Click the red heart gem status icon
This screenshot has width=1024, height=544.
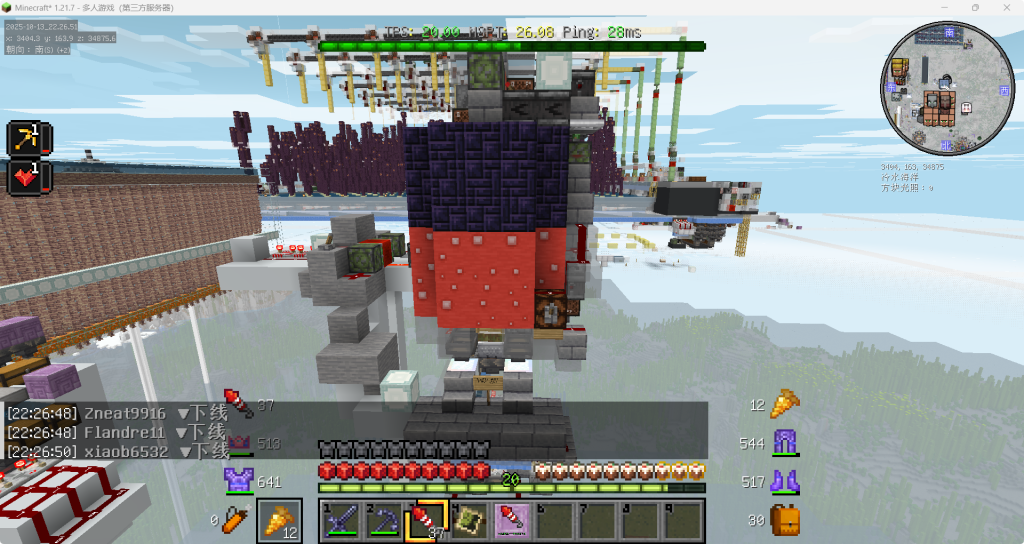[23, 178]
